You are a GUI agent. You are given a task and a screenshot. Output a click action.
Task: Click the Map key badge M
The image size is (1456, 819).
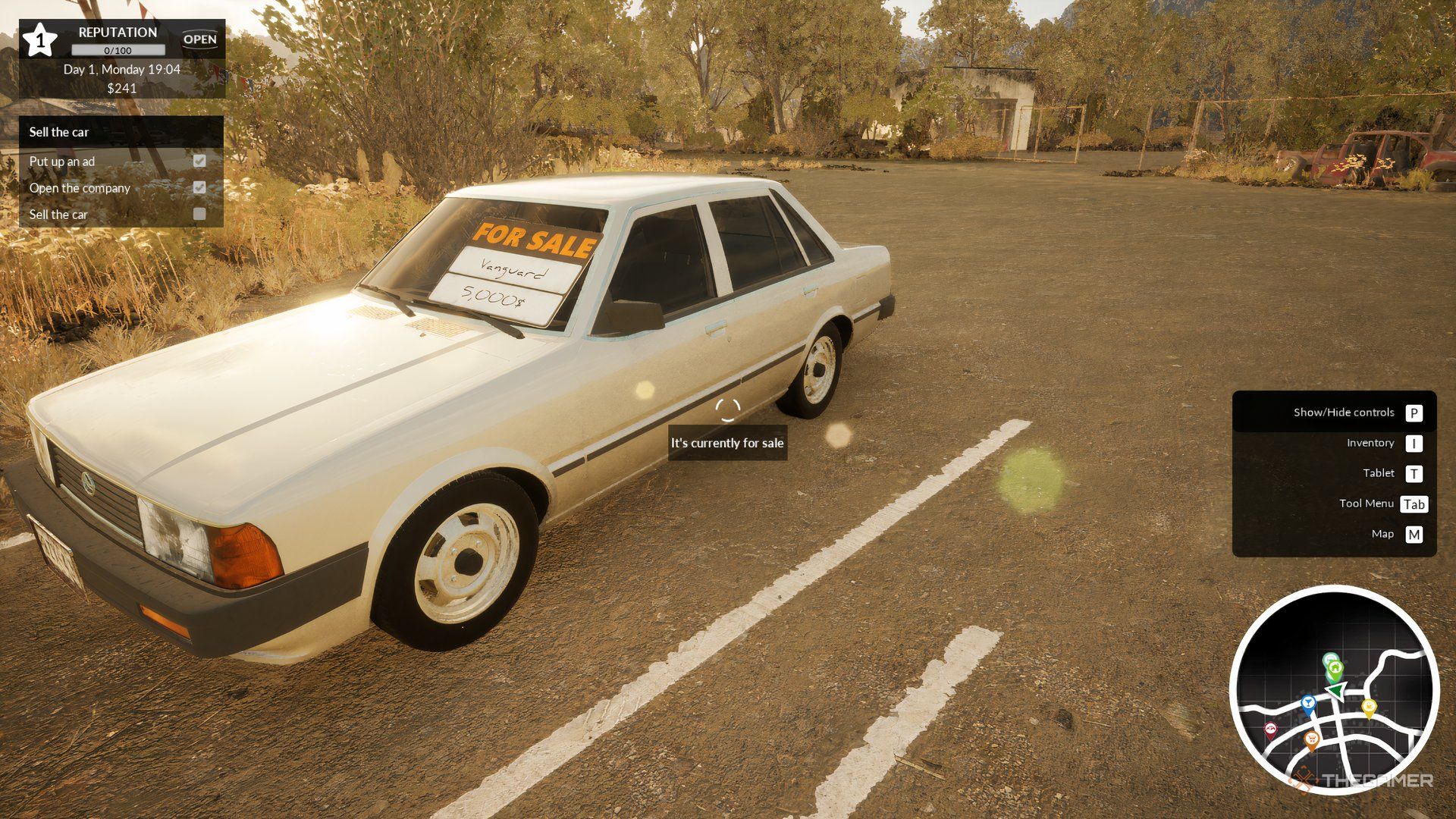(1415, 534)
